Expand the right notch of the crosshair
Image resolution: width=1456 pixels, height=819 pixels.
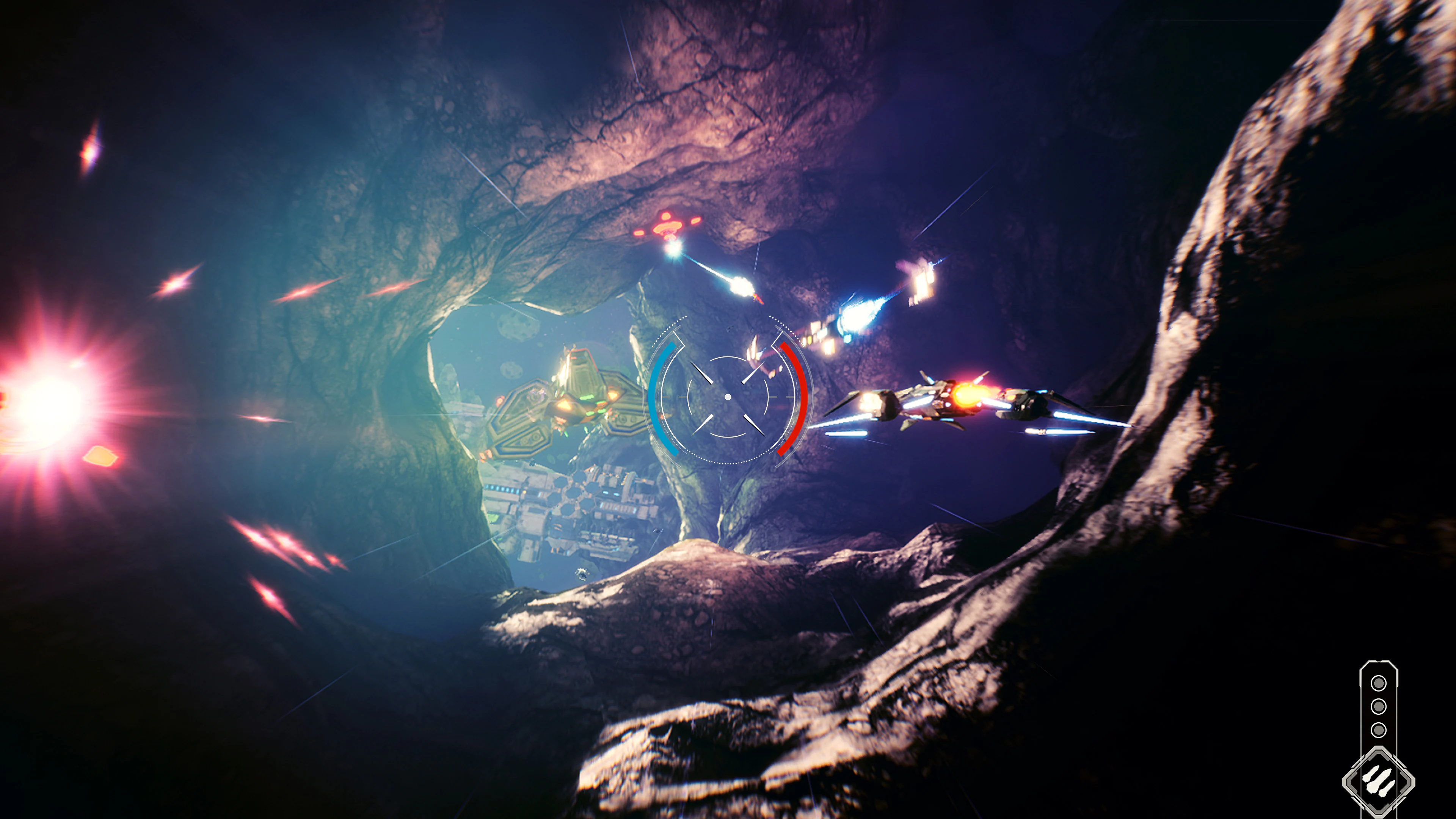[773, 397]
